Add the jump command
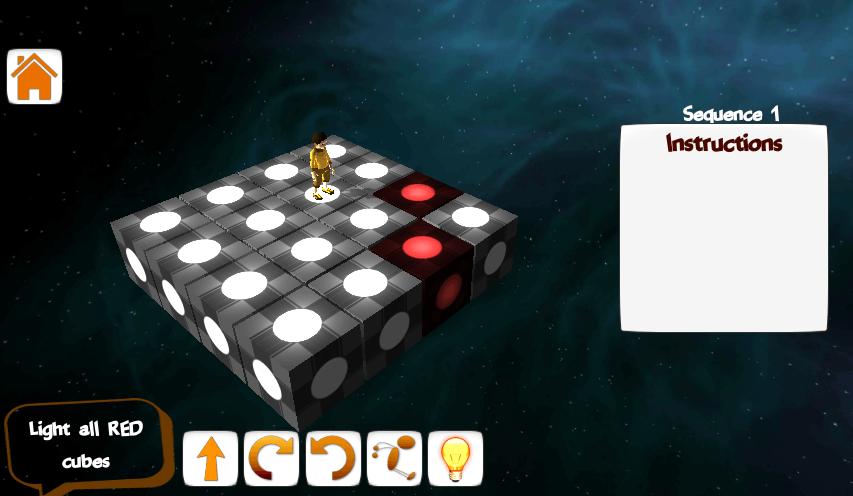This screenshot has height=496, width=853. [x=394, y=459]
